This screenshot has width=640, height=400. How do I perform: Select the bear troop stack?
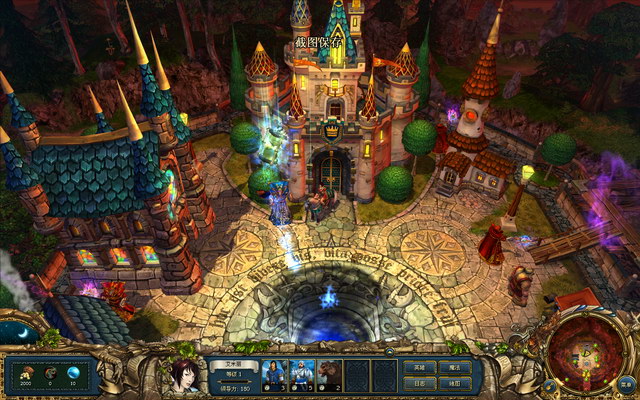point(329,375)
